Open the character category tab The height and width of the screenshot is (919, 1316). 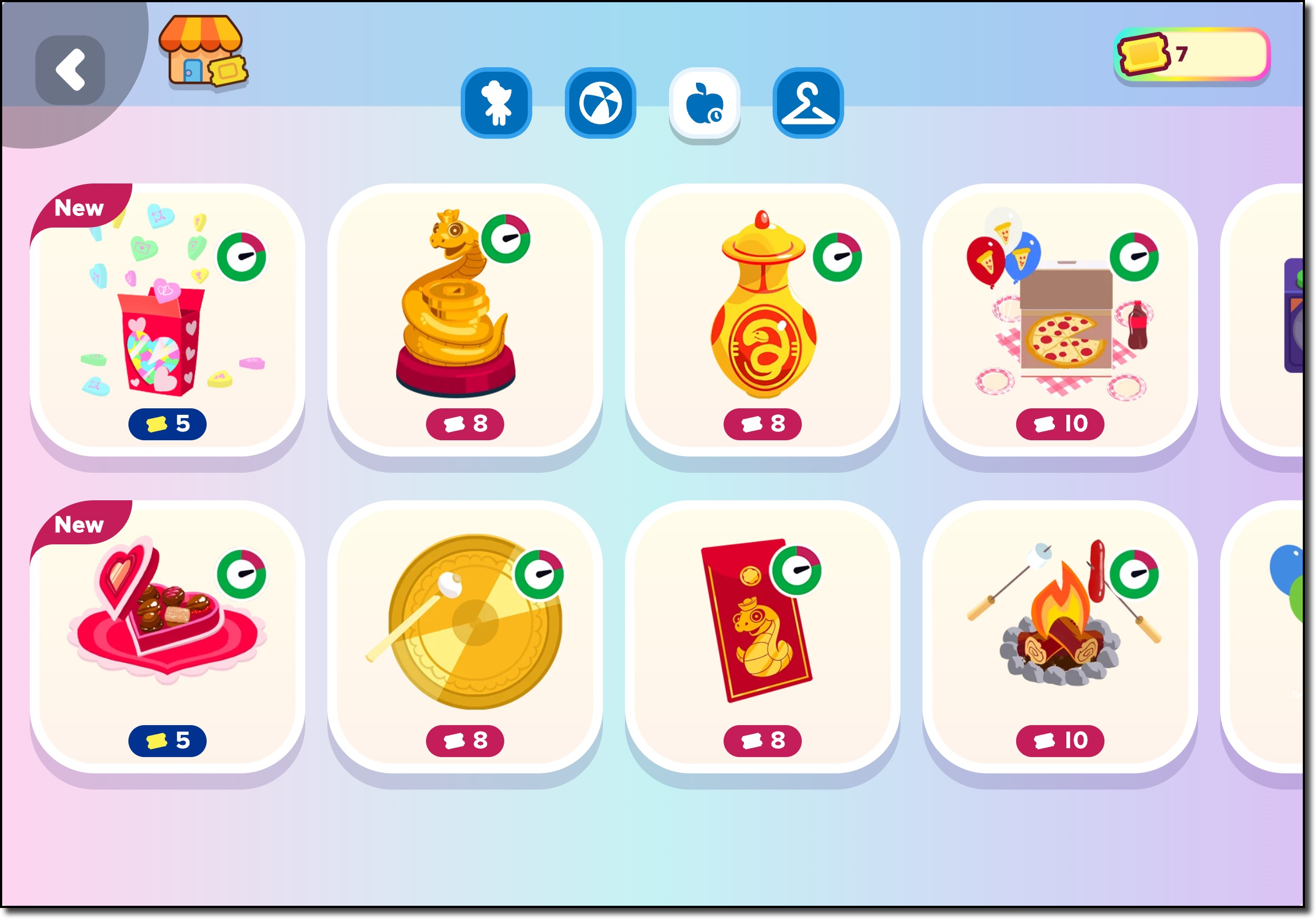click(497, 105)
